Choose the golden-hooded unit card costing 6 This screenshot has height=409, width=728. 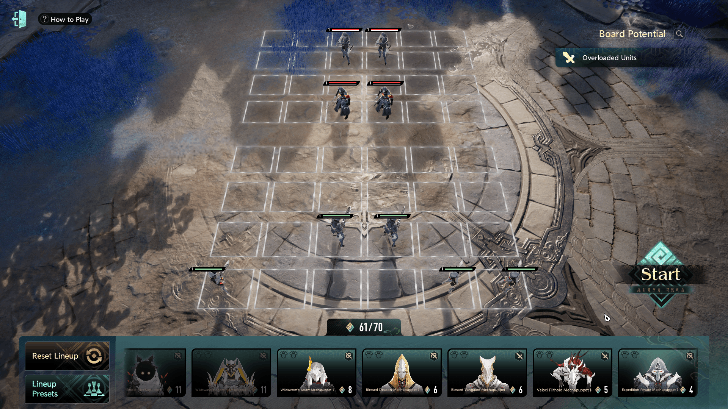[x=402, y=372]
